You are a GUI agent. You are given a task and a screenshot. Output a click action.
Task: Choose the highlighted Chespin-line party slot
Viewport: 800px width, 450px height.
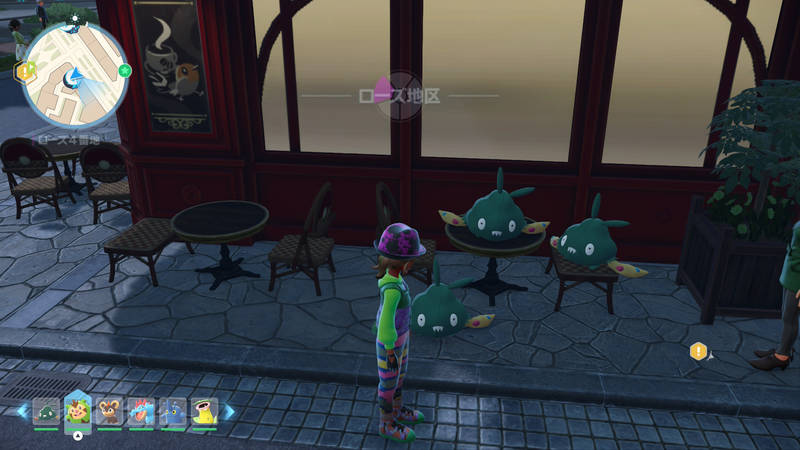click(x=78, y=409)
